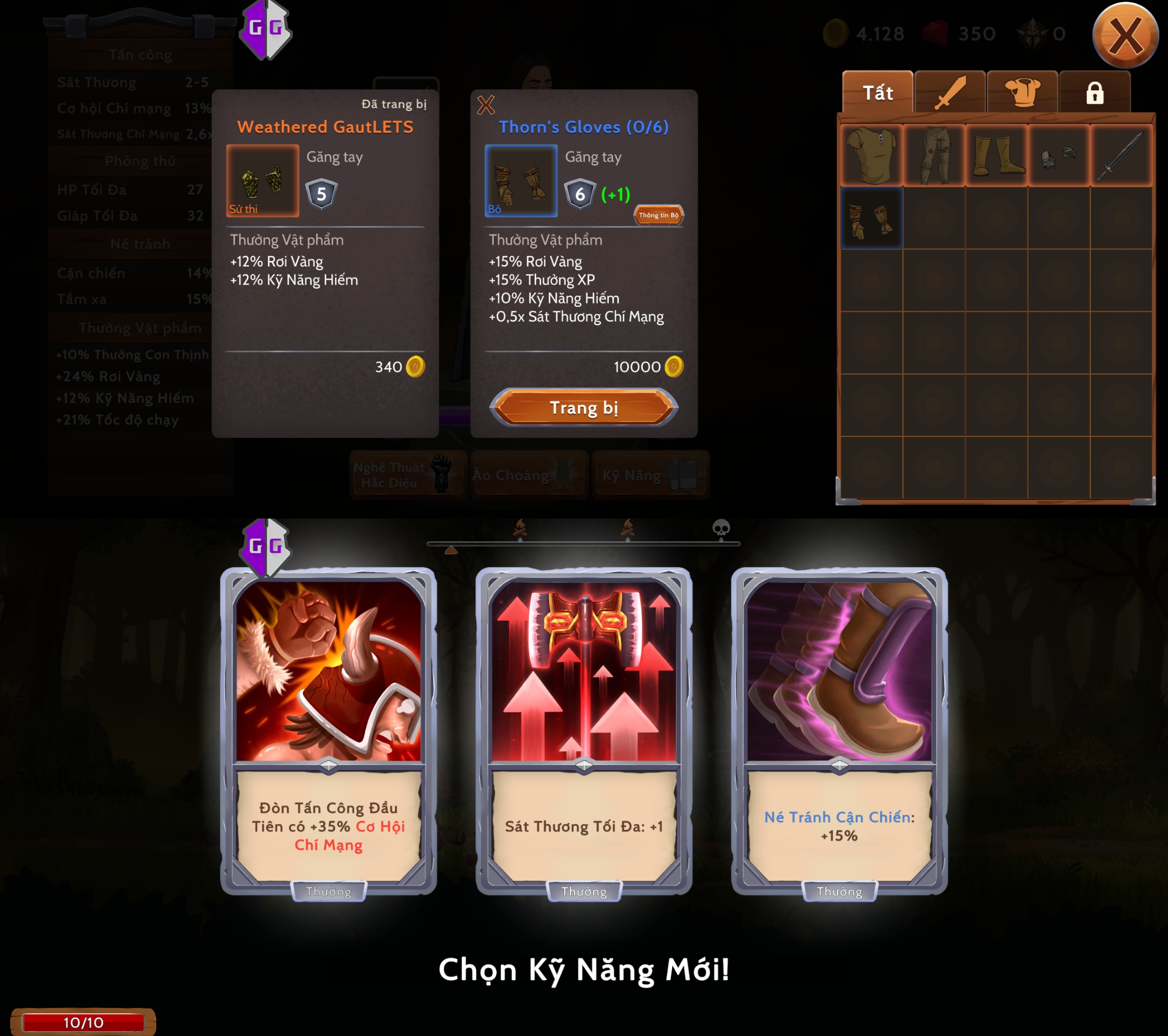This screenshot has width=1168, height=1036.
Task: Pick the Sát Thương Tối Đa +1 card
Action: pyautogui.click(x=583, y=730)
